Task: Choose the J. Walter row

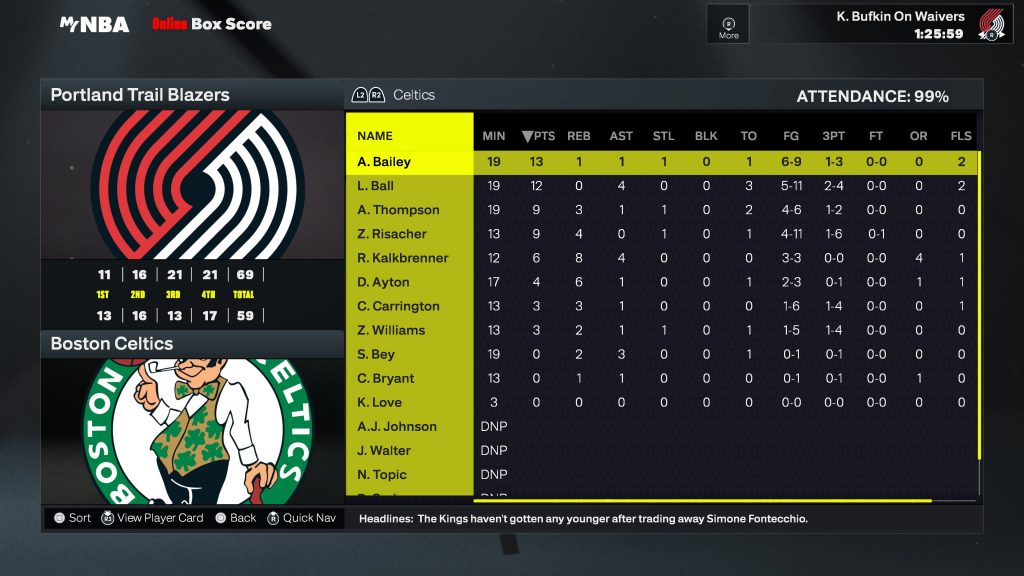Action: tap(384, 450)
